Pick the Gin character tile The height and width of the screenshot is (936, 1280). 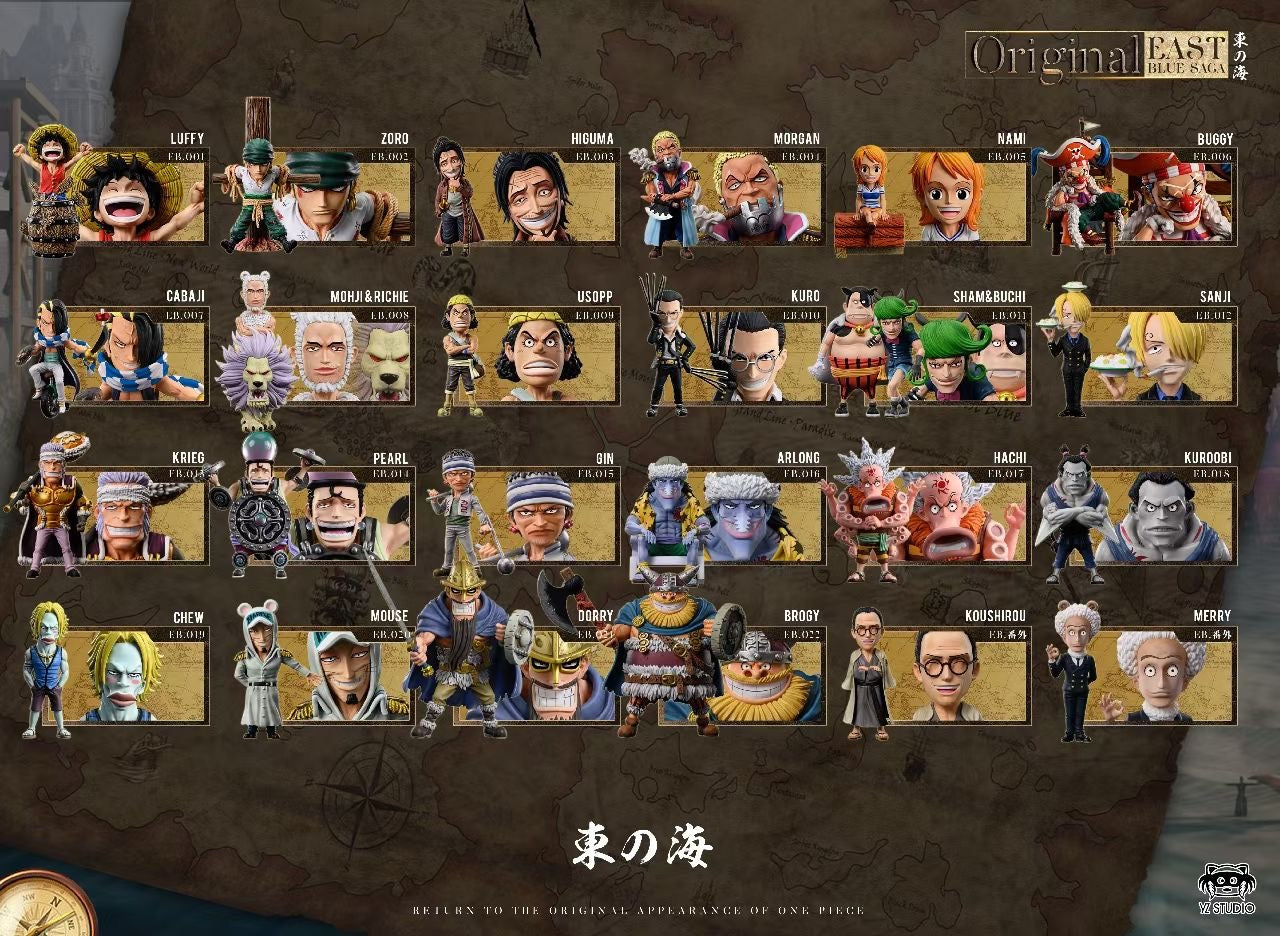(x=540, y=514)
